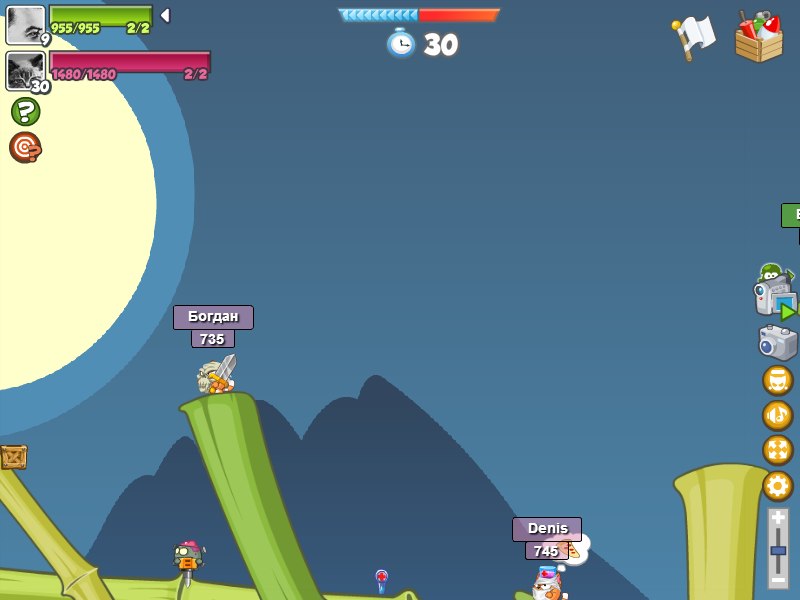Open the gear settings button
The width and height of the screenshot is (800, 600).
[x=777, y=486]
